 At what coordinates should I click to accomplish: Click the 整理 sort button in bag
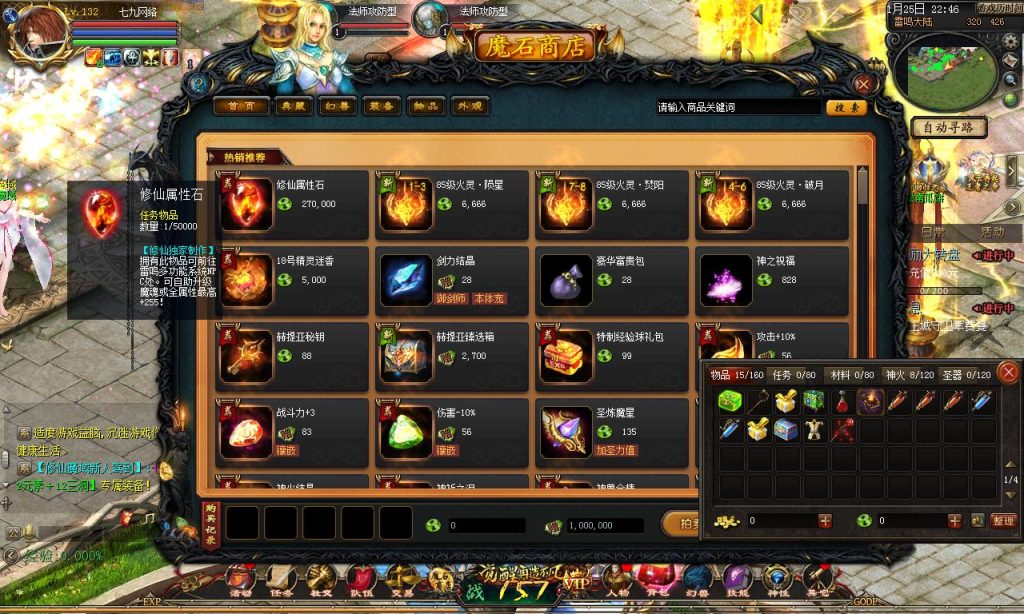(1003, 521)
